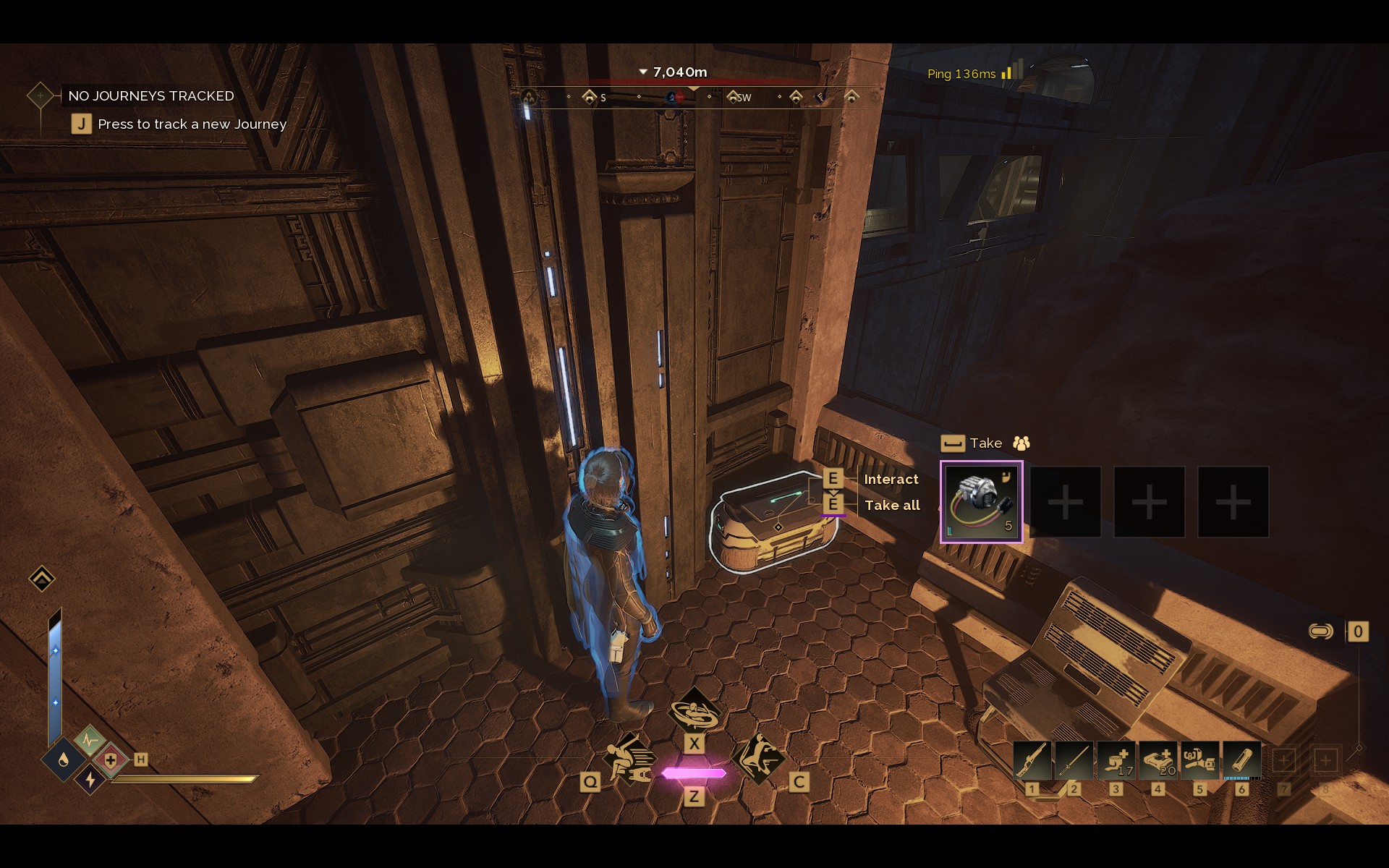
Task: Click the red shield healing icon
Action: [x=110, y=760]
